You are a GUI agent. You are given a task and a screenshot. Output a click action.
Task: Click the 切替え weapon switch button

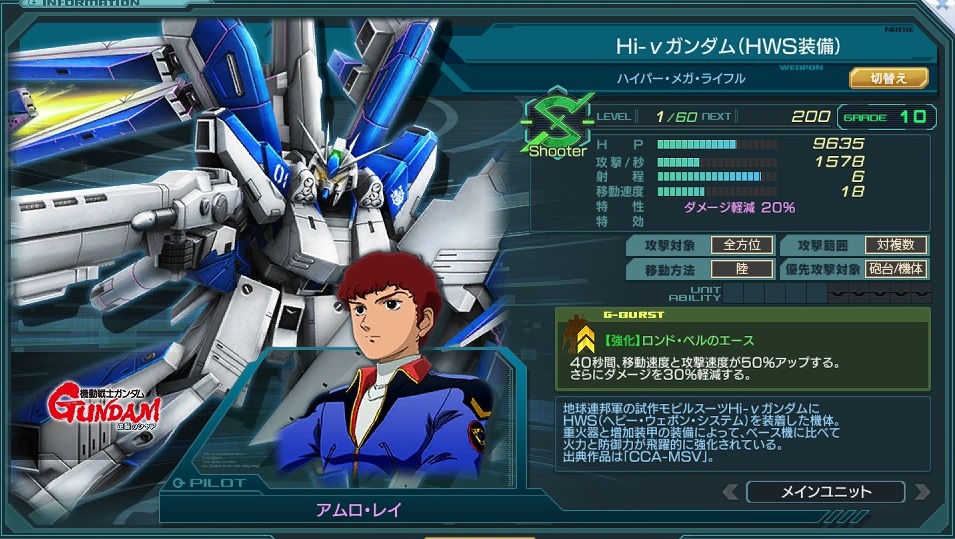point(888,78)
